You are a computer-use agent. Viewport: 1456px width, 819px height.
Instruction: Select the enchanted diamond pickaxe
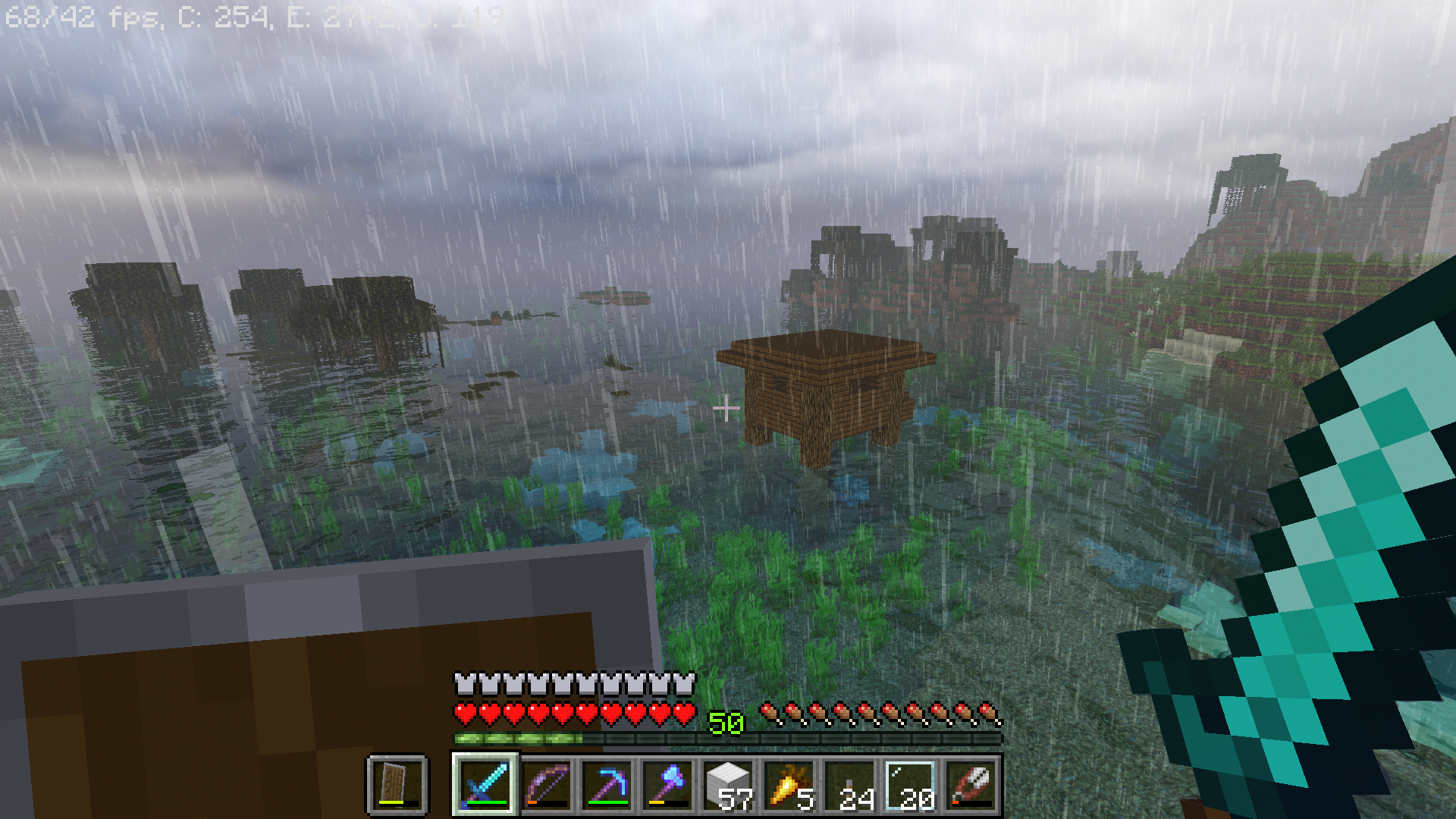coord(607,784)
